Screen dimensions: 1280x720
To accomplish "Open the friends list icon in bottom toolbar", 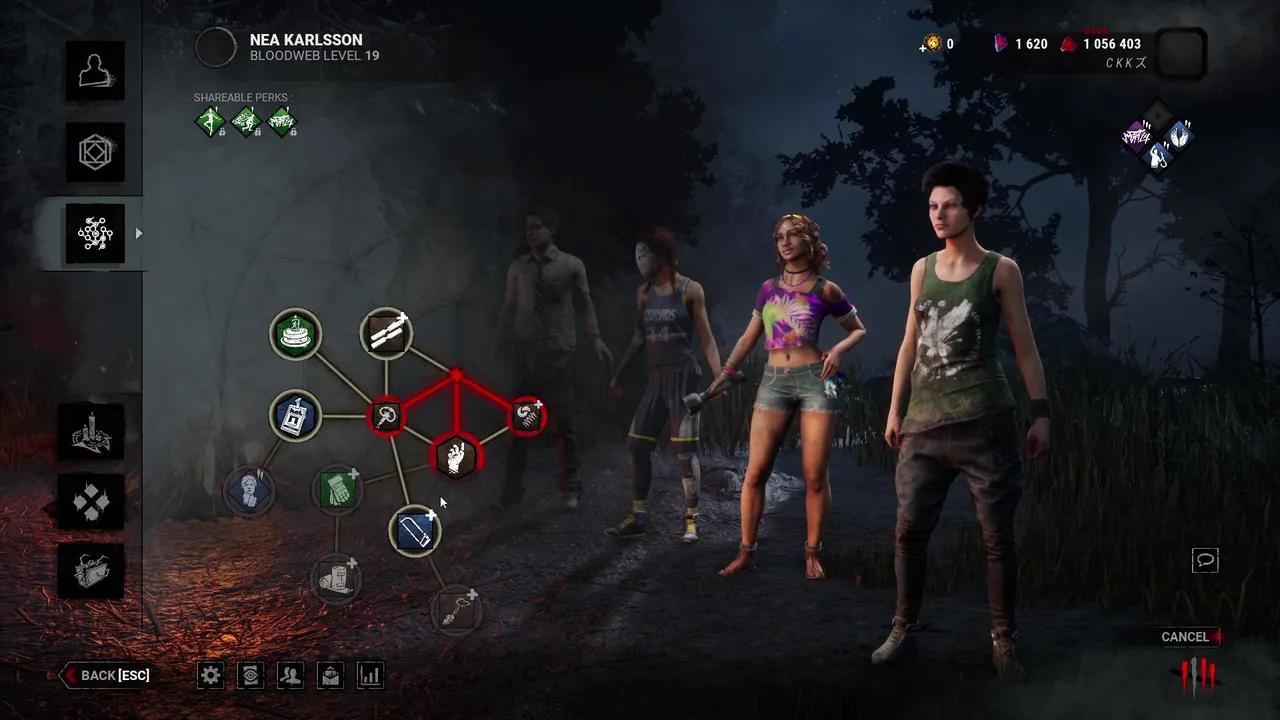I will click(x=290, y=675).
